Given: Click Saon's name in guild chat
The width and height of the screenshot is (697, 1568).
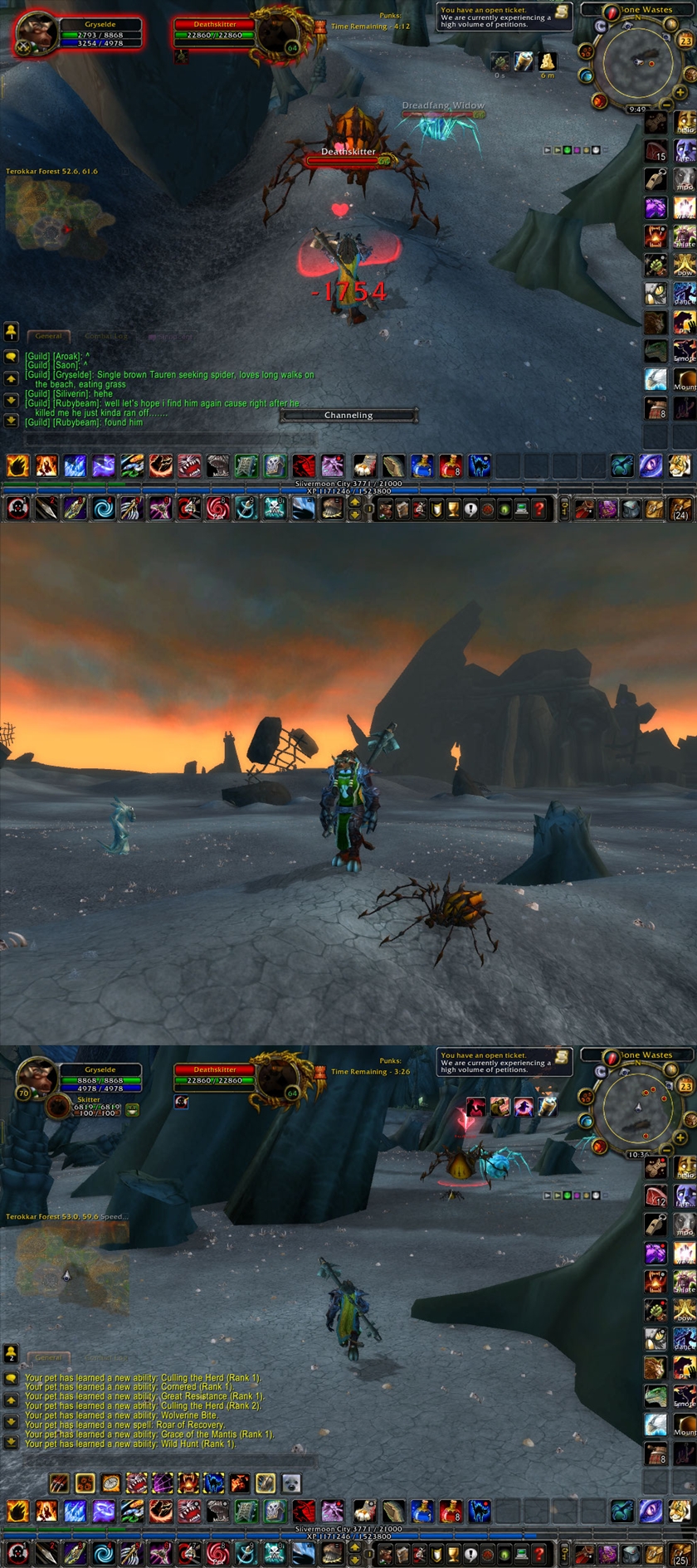Looking at the screenshot, I should pos(66,365).
